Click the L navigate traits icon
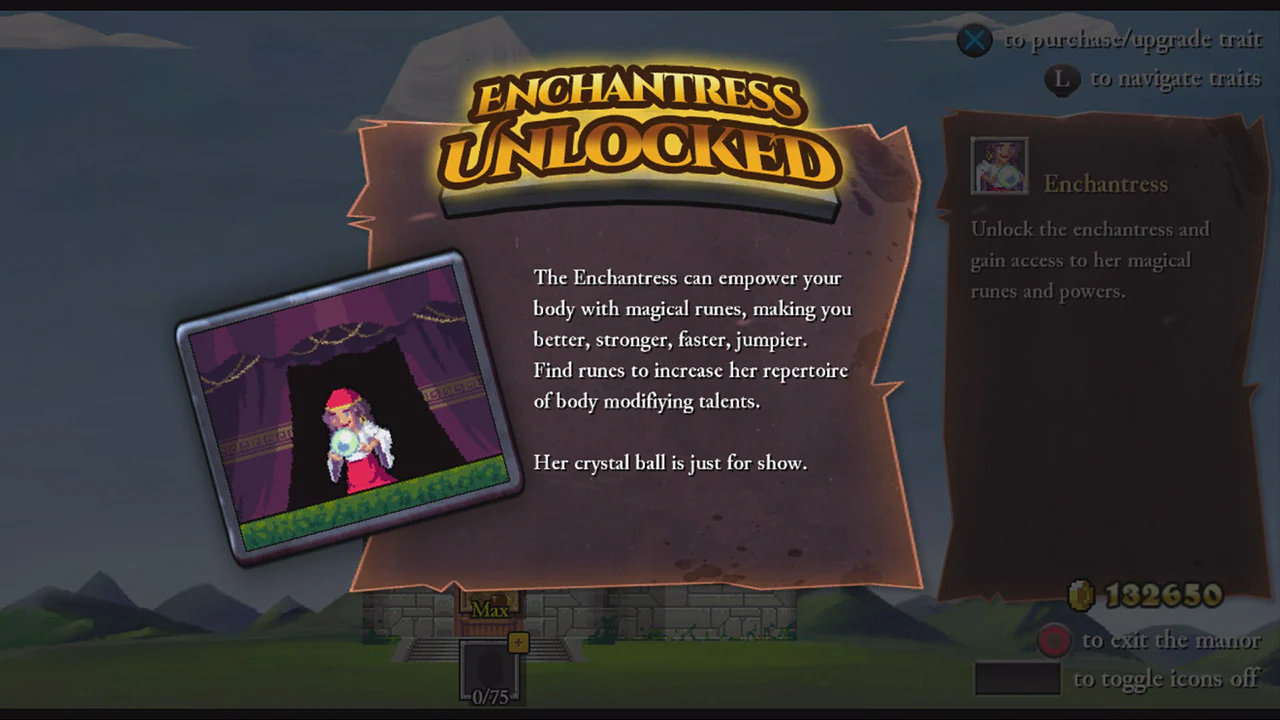 pos(1062,79)
